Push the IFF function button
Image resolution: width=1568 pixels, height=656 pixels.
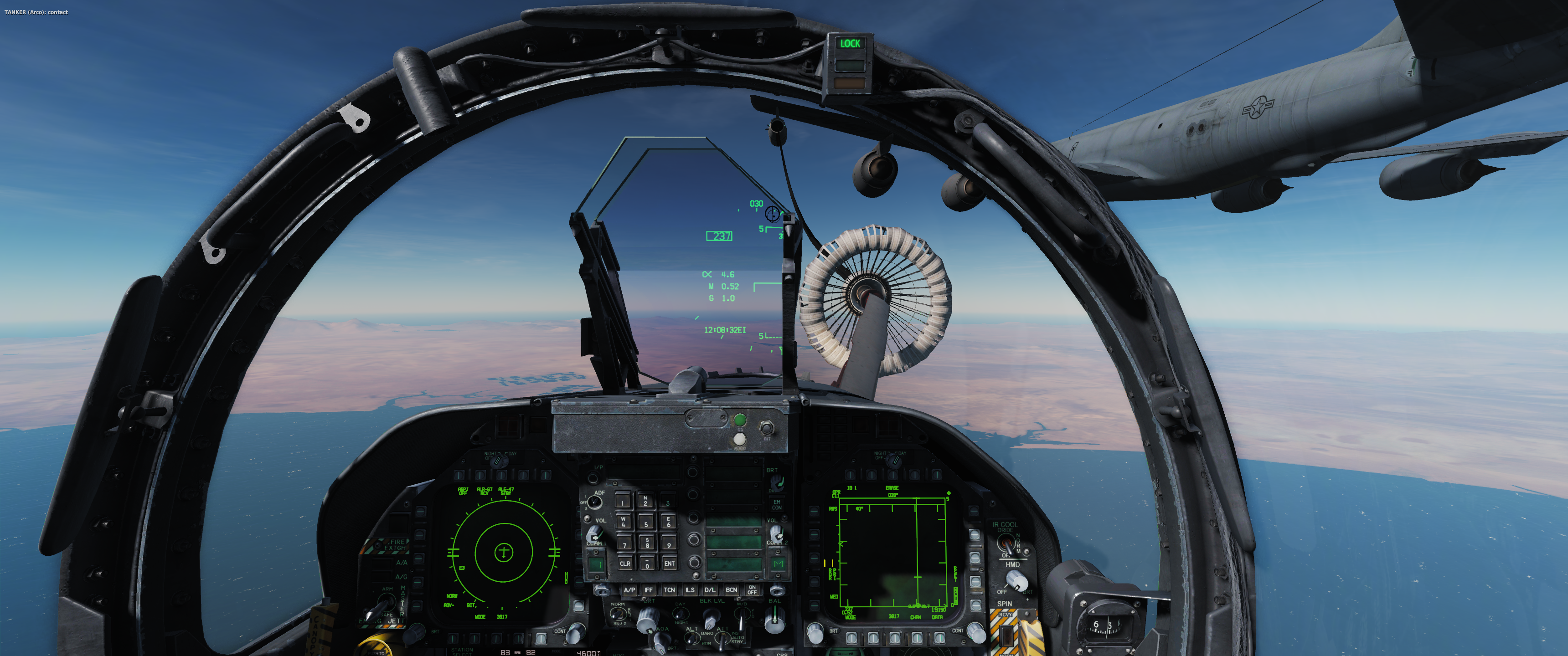(x=649, y=589)
